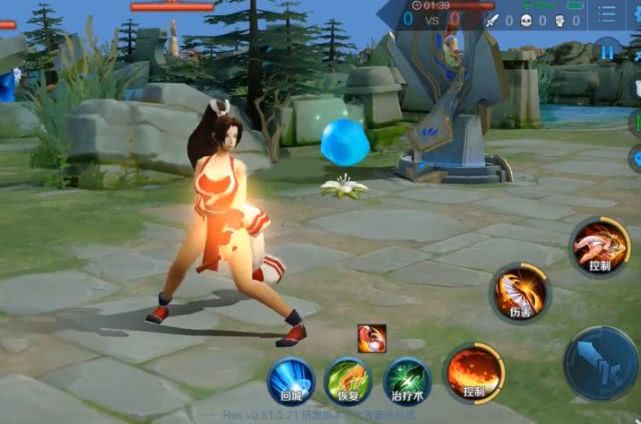The width and height of the screenshot is (641, 424).
Task: Tap the blue sword basic attack button
Action: click(x=602, y=363)
